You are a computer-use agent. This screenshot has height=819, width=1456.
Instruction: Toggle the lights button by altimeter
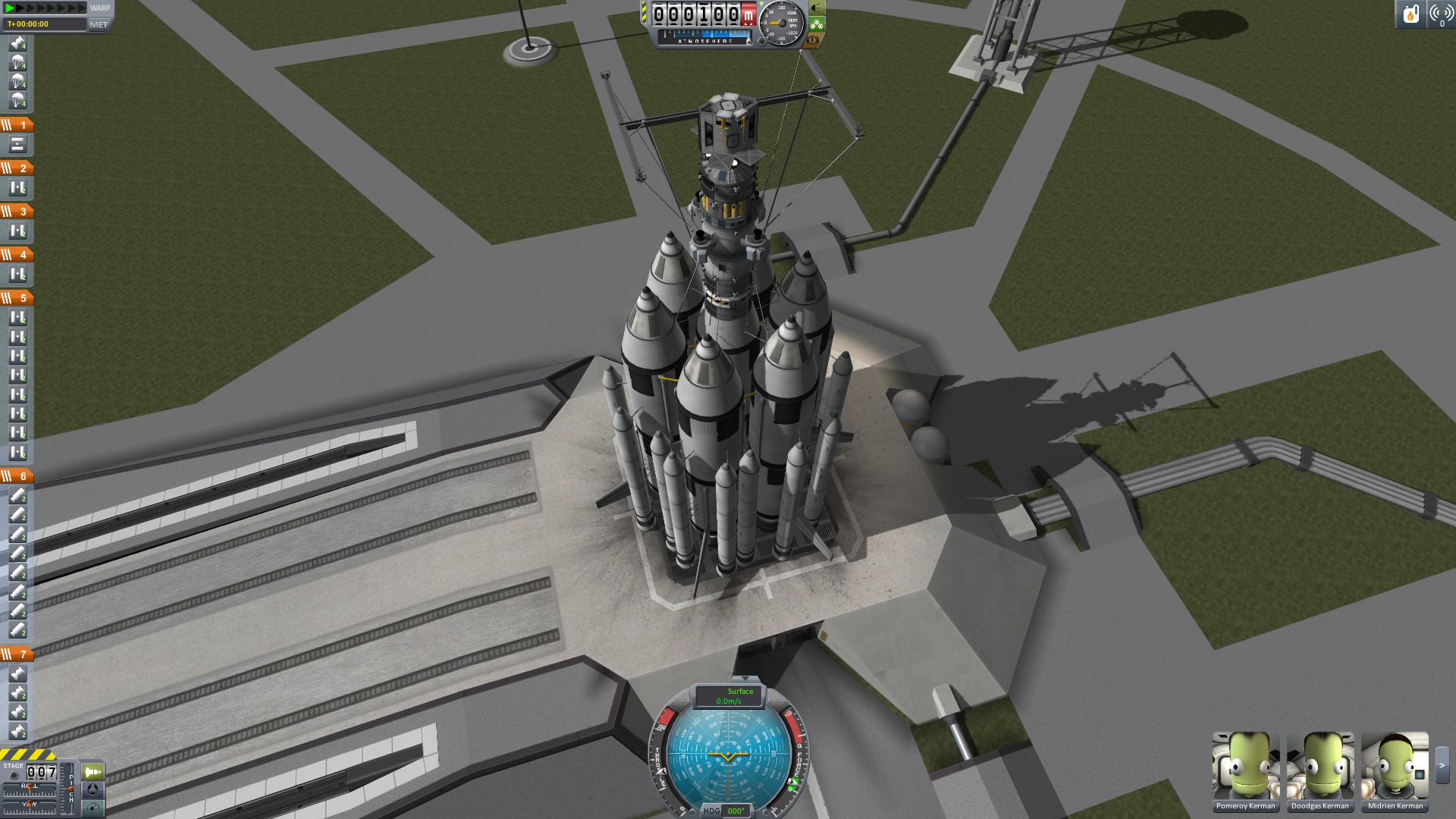[816, 8]
